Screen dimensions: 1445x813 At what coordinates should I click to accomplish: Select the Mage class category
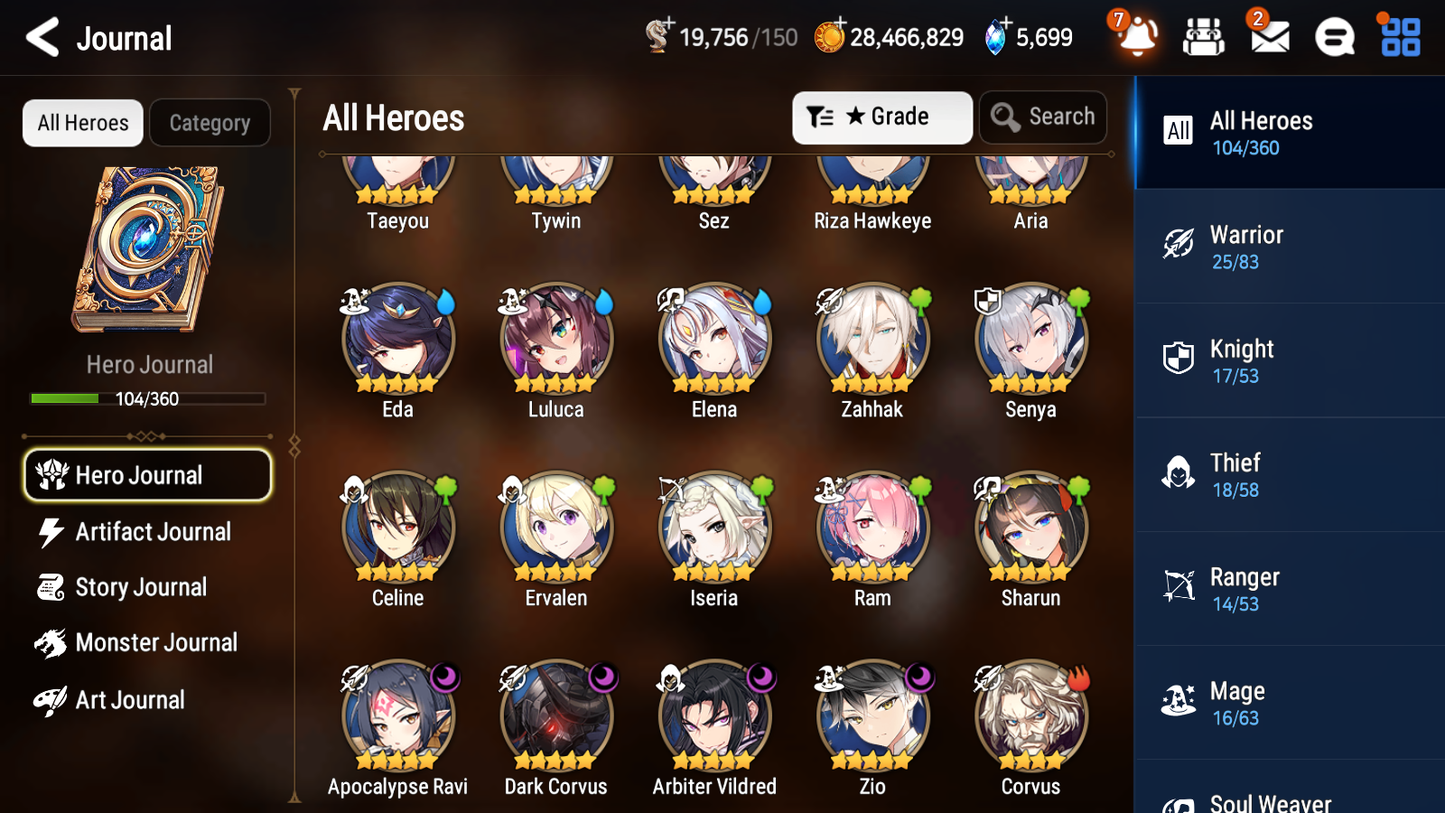coord(1289,703)
